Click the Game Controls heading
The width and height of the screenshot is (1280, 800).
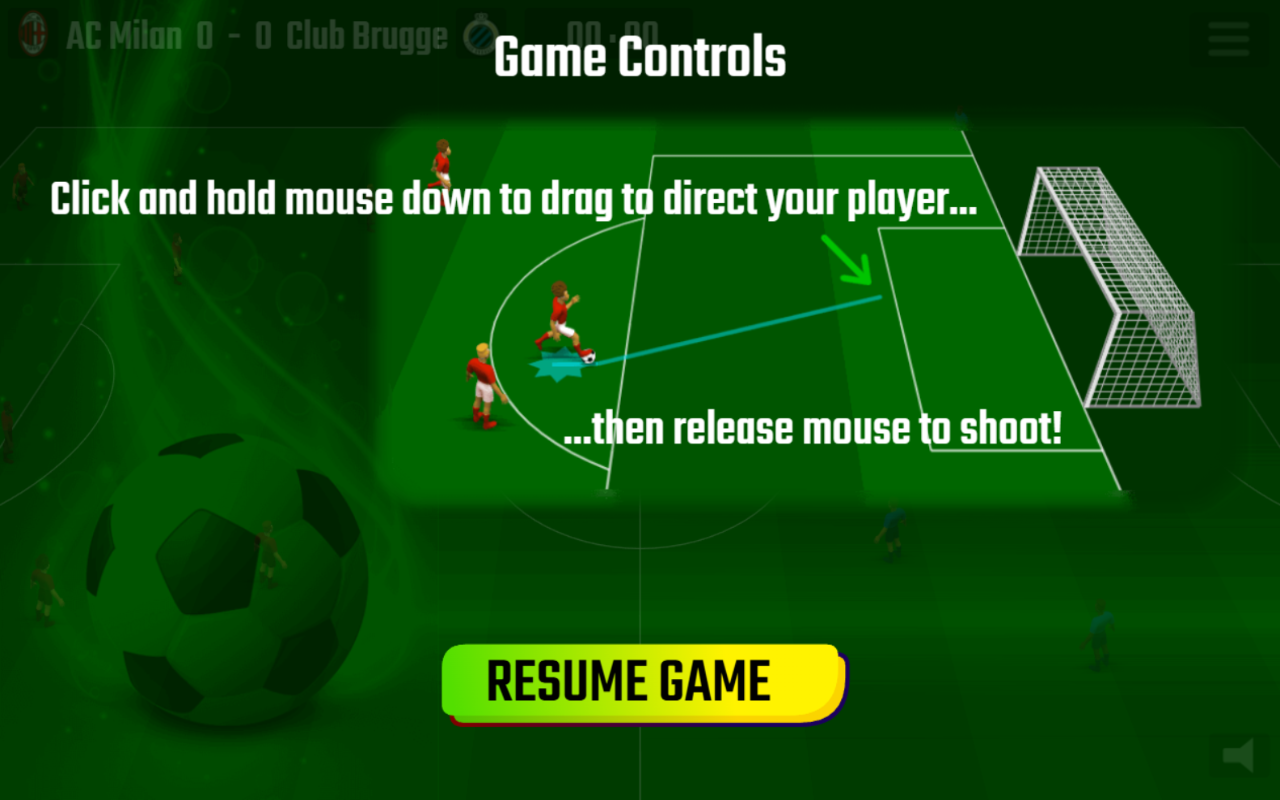[640, 57]
